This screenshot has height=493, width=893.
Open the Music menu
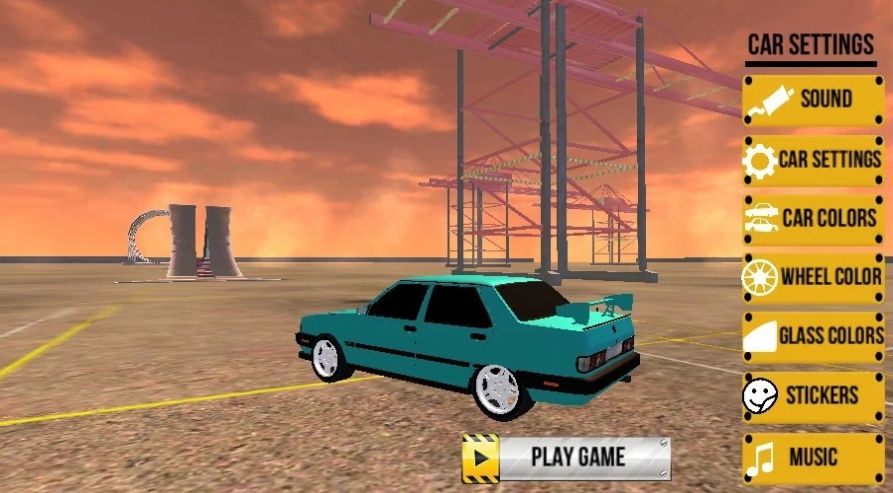(x=813, y=457)
